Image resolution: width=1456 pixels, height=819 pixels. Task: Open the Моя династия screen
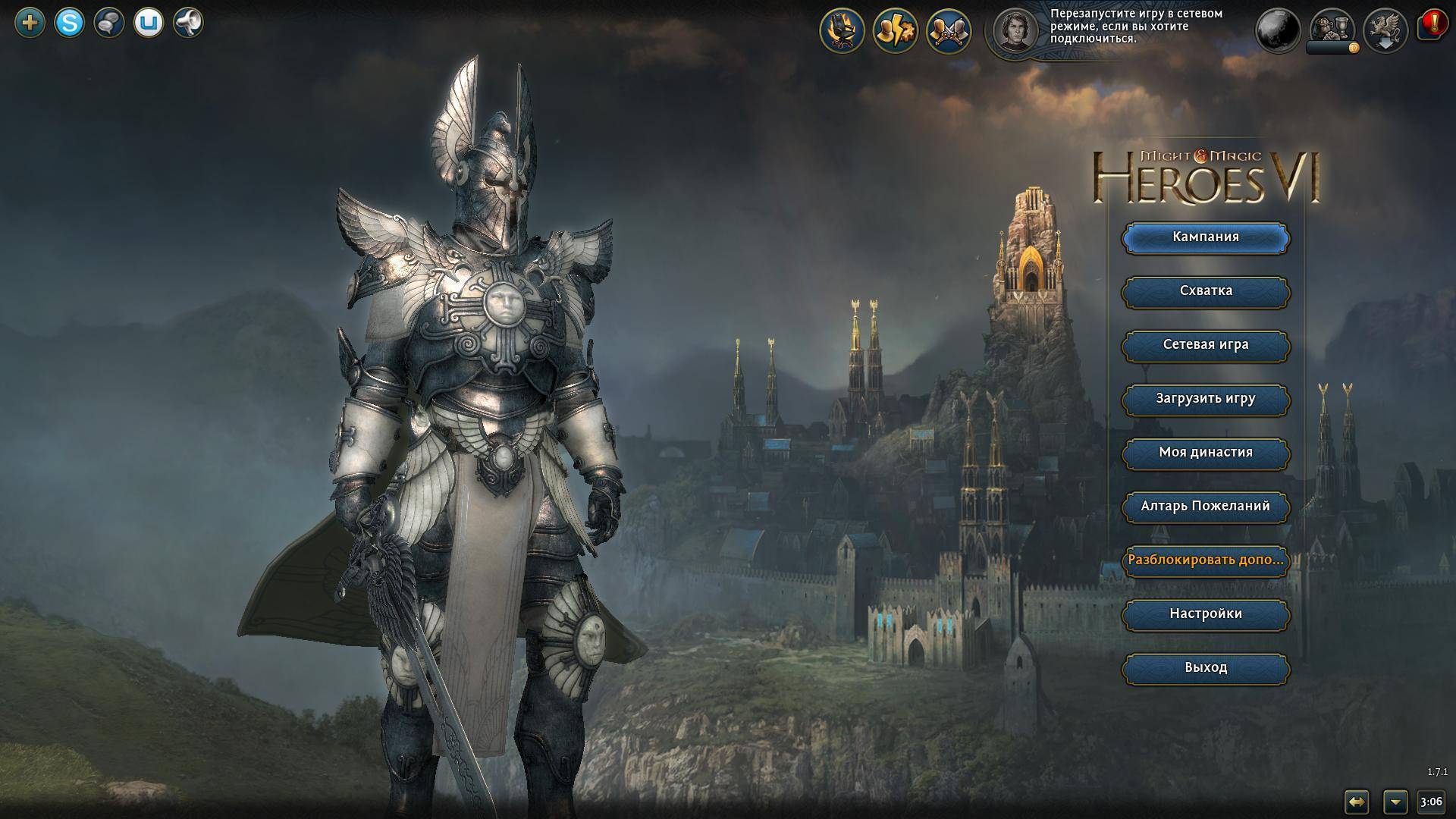(x=1205, y=453)
